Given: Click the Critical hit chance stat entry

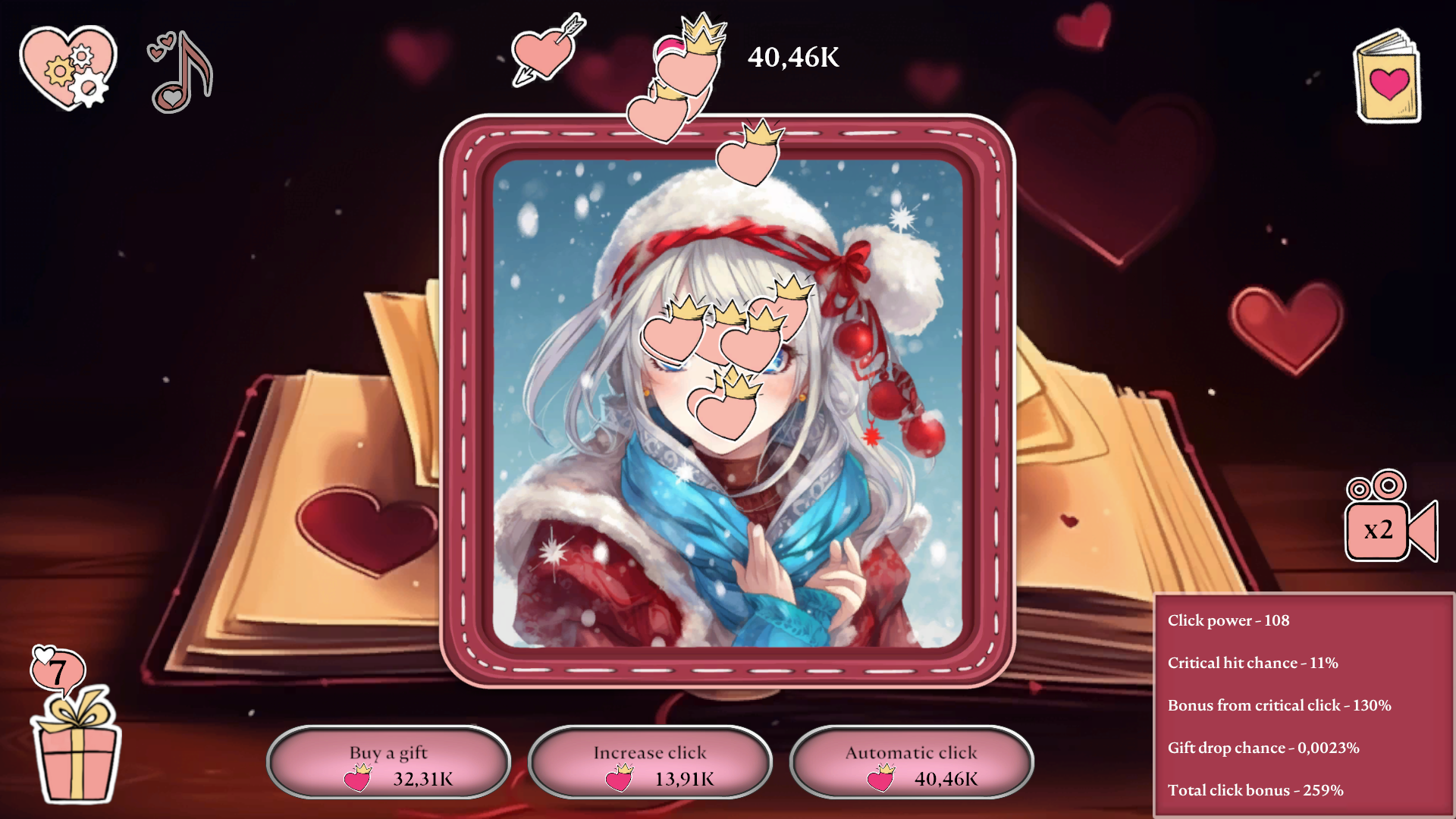Looking at the screenshot, I should (x=1253, y=662).
